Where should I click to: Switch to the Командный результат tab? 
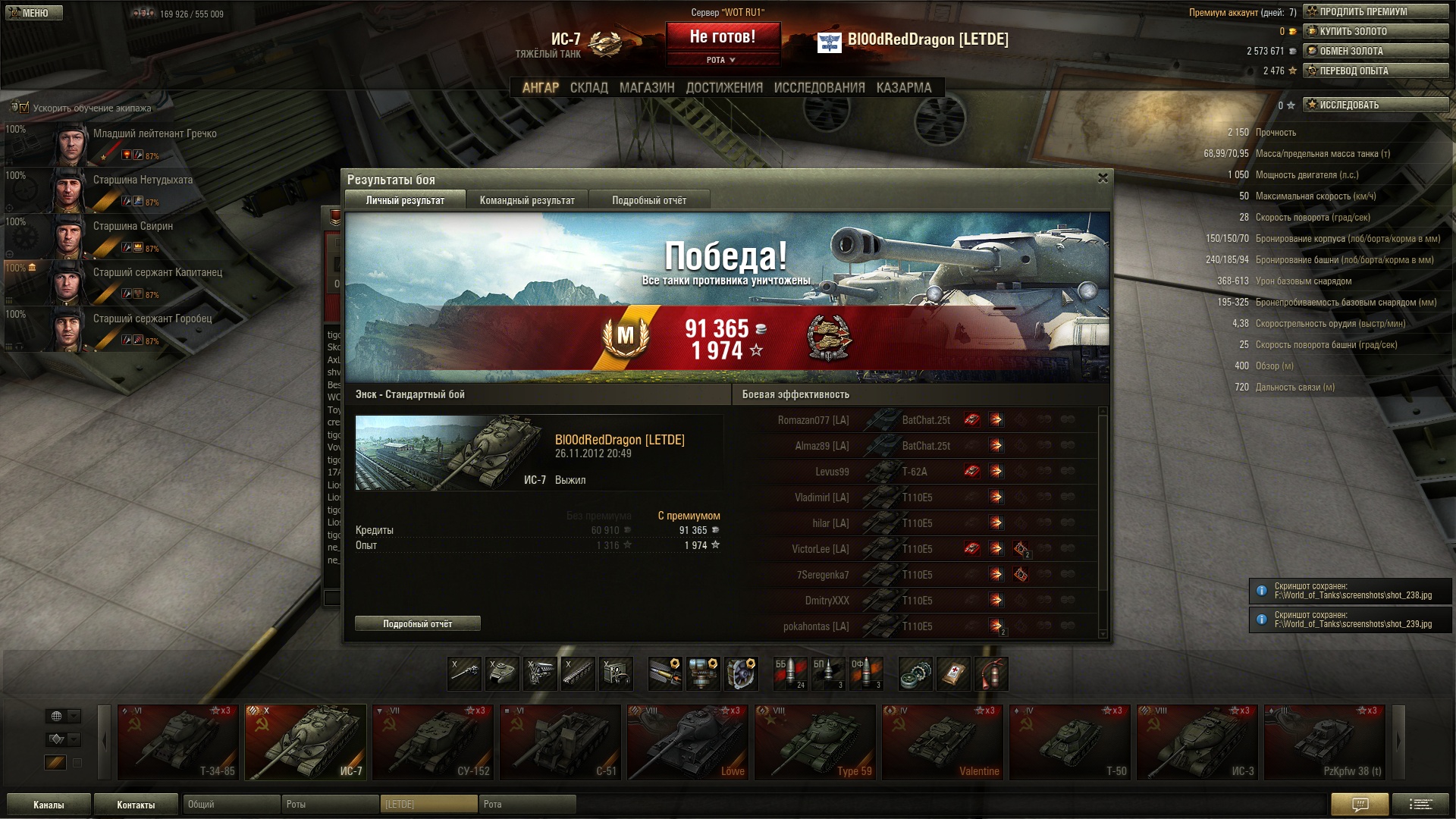[527, 200]
